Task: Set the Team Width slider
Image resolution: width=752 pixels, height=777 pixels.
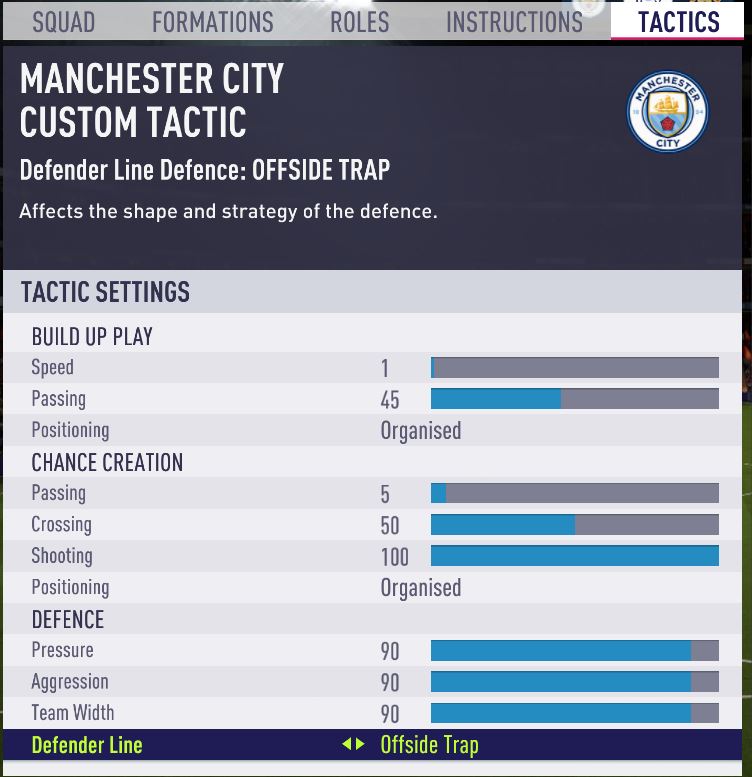Action: coord(574,714)
